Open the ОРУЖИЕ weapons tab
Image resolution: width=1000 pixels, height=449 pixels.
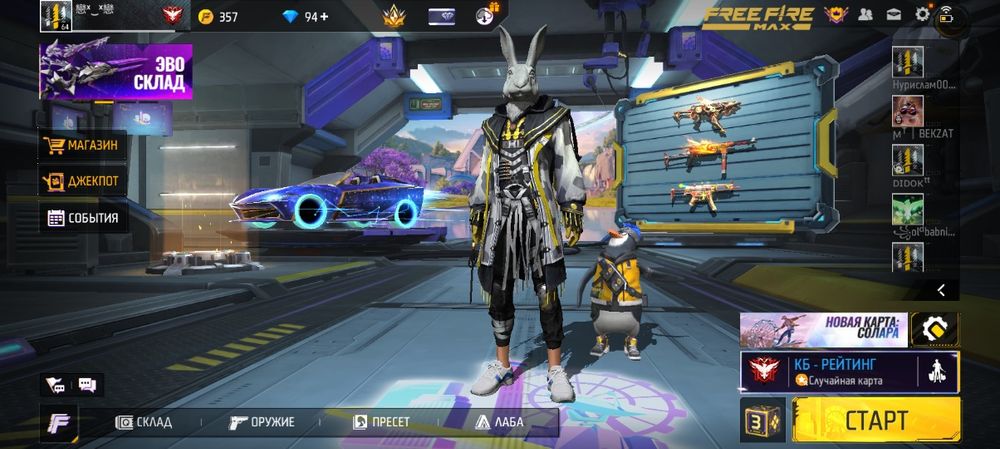tap(262, 422)
